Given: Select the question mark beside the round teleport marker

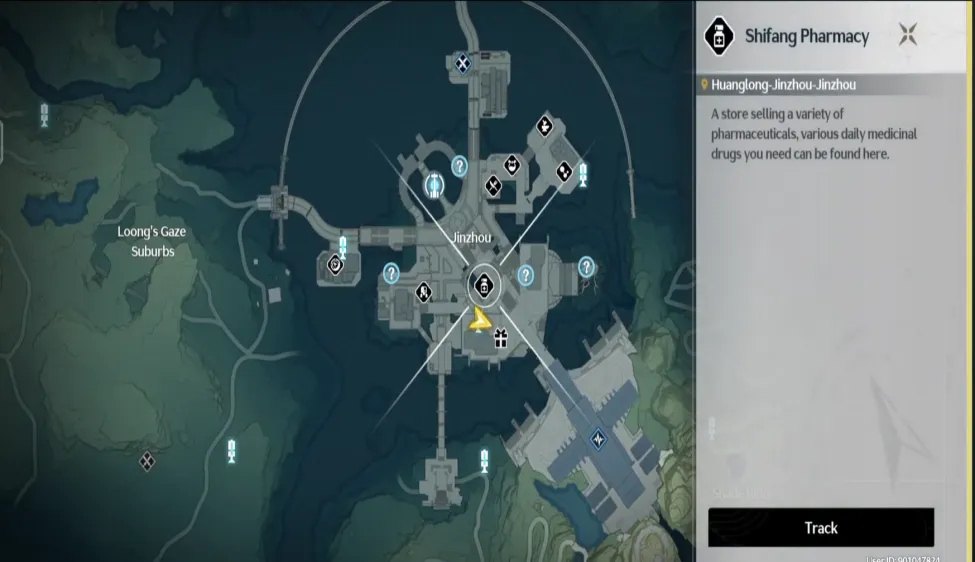Looking at the screenshot, I should (460, 166).
